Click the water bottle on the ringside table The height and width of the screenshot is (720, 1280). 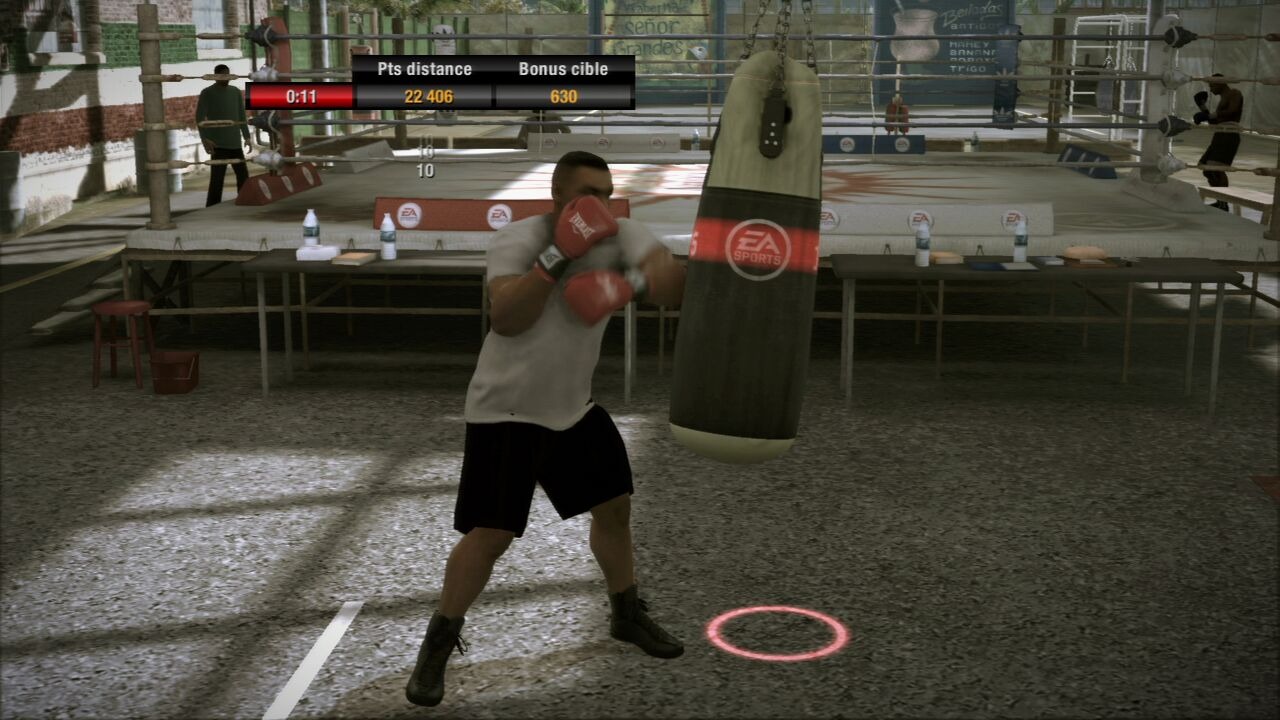pos(312,226)
